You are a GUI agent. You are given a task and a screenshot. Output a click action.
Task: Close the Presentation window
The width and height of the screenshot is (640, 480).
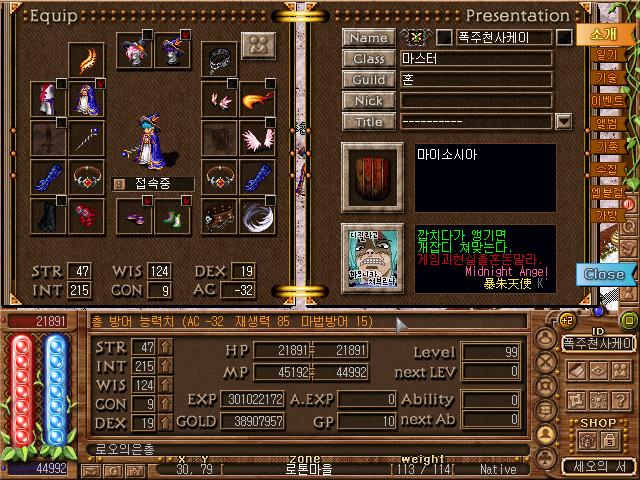(x=603, y=274)
